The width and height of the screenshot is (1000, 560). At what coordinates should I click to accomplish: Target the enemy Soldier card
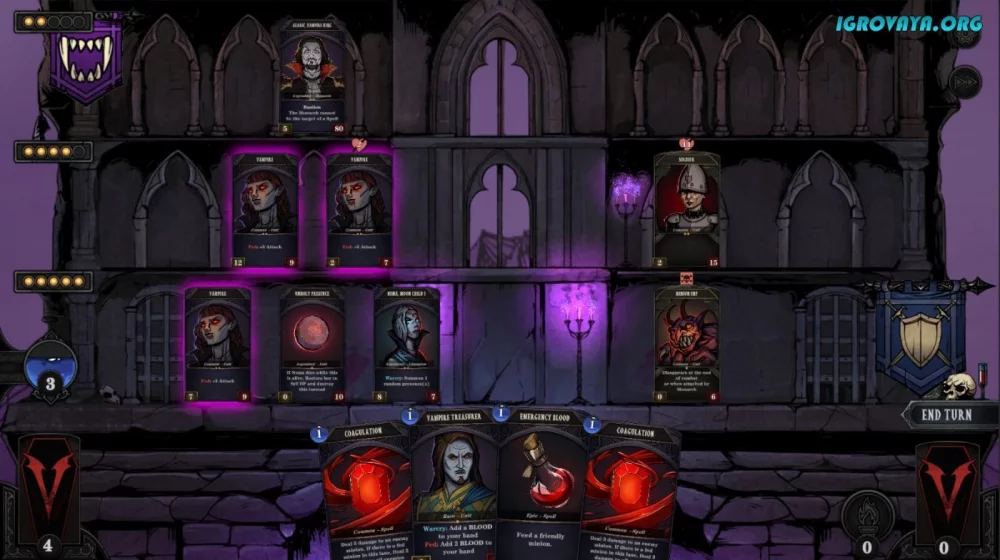coord(687,210)
